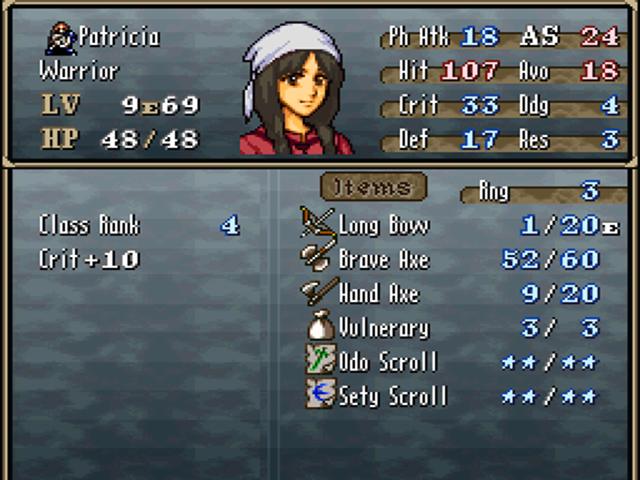Select the Odo Scroll
640x480 pixels.
click(387, 362)
